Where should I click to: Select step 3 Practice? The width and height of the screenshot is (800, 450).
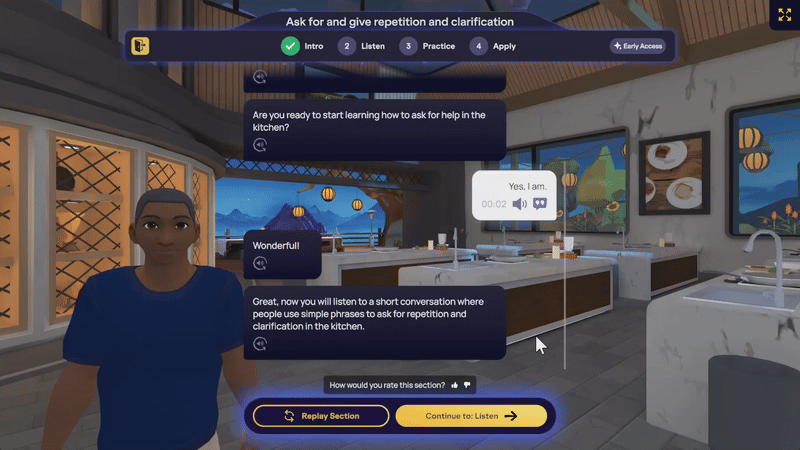click(427, 46)
